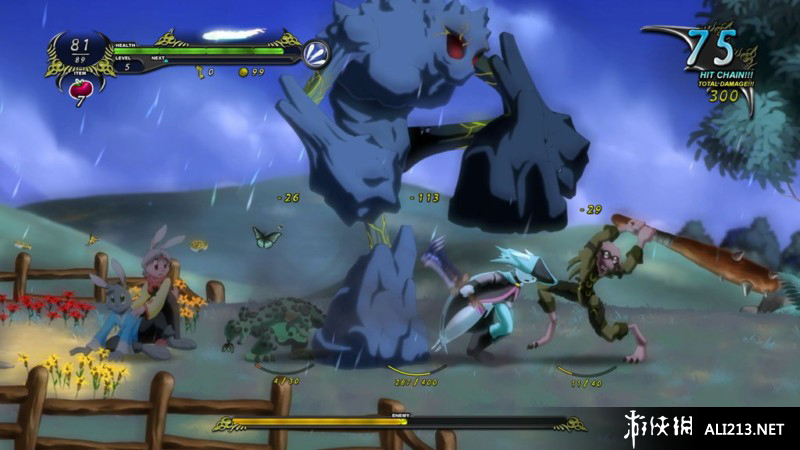The height and width of the screenshot is (450, 800).
Task: Click the key counter icon
Action: pos(199,72)
